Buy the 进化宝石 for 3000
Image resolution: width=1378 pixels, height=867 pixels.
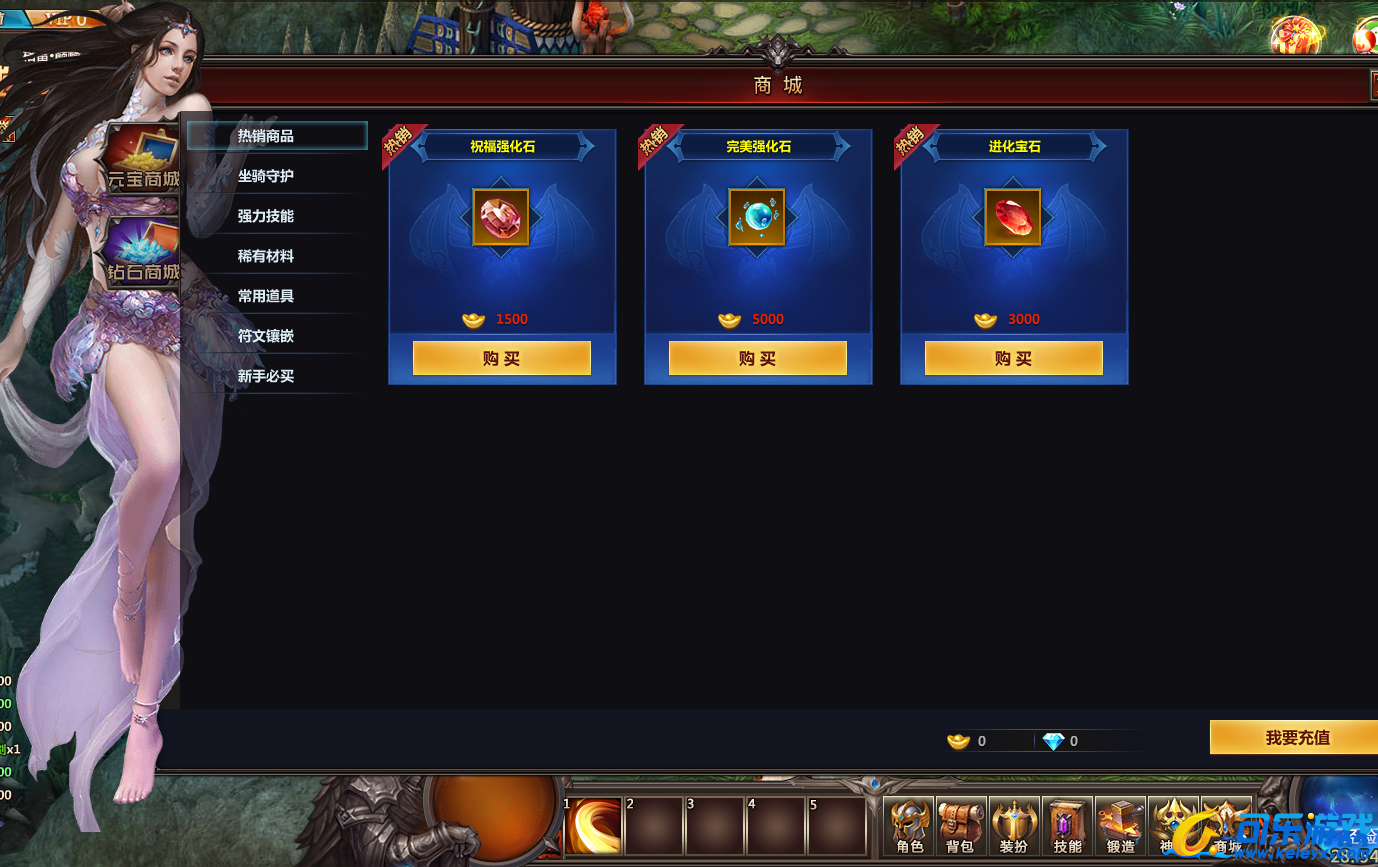point(1014,358)
